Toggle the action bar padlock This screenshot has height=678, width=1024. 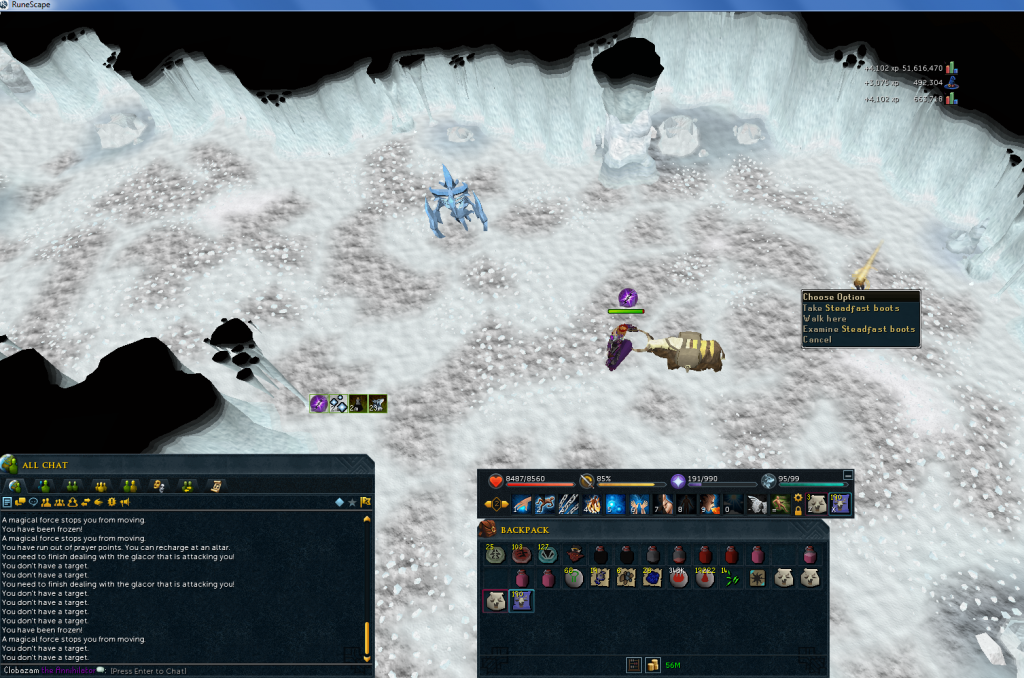(798, 511)
